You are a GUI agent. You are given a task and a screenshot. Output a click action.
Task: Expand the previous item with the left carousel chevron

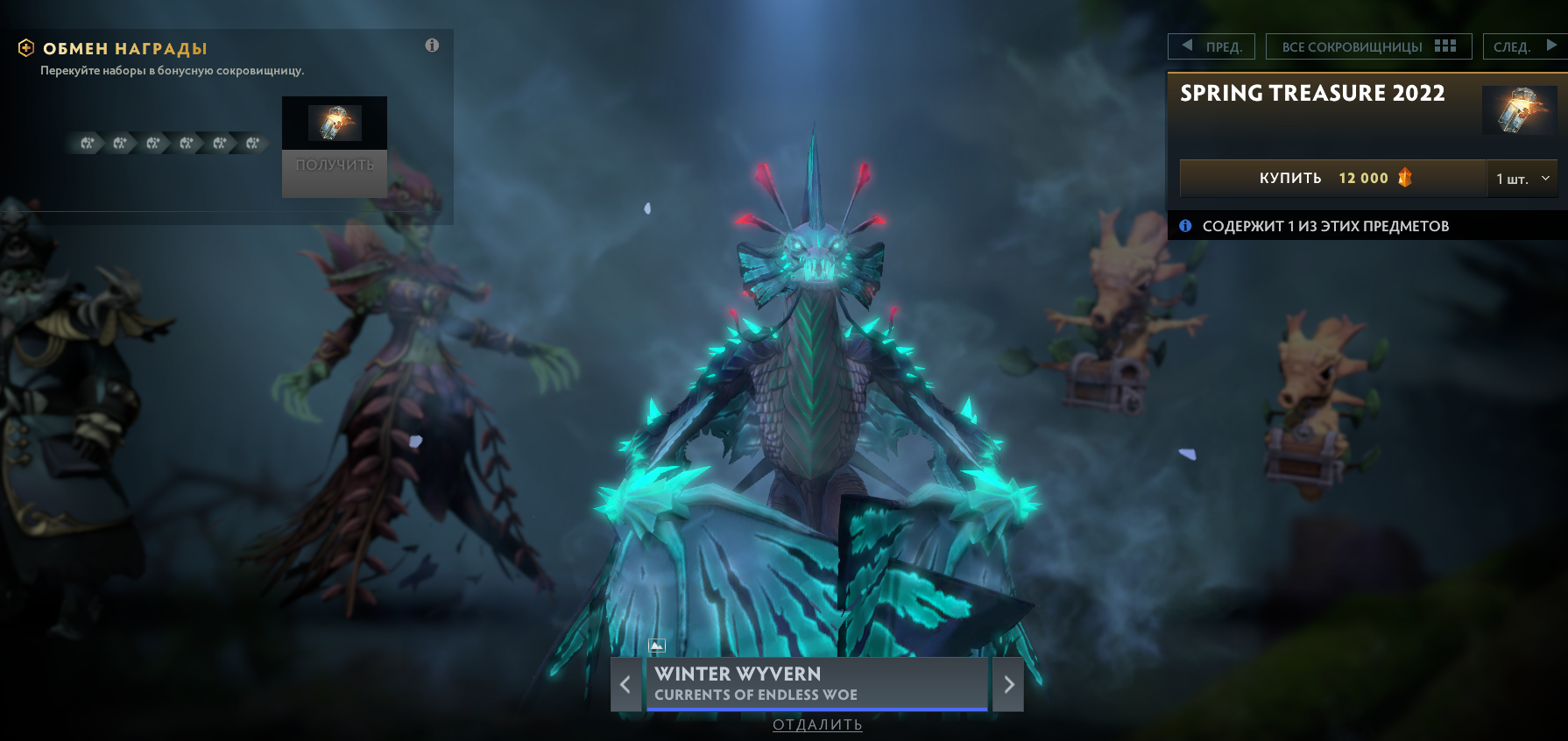625,685
